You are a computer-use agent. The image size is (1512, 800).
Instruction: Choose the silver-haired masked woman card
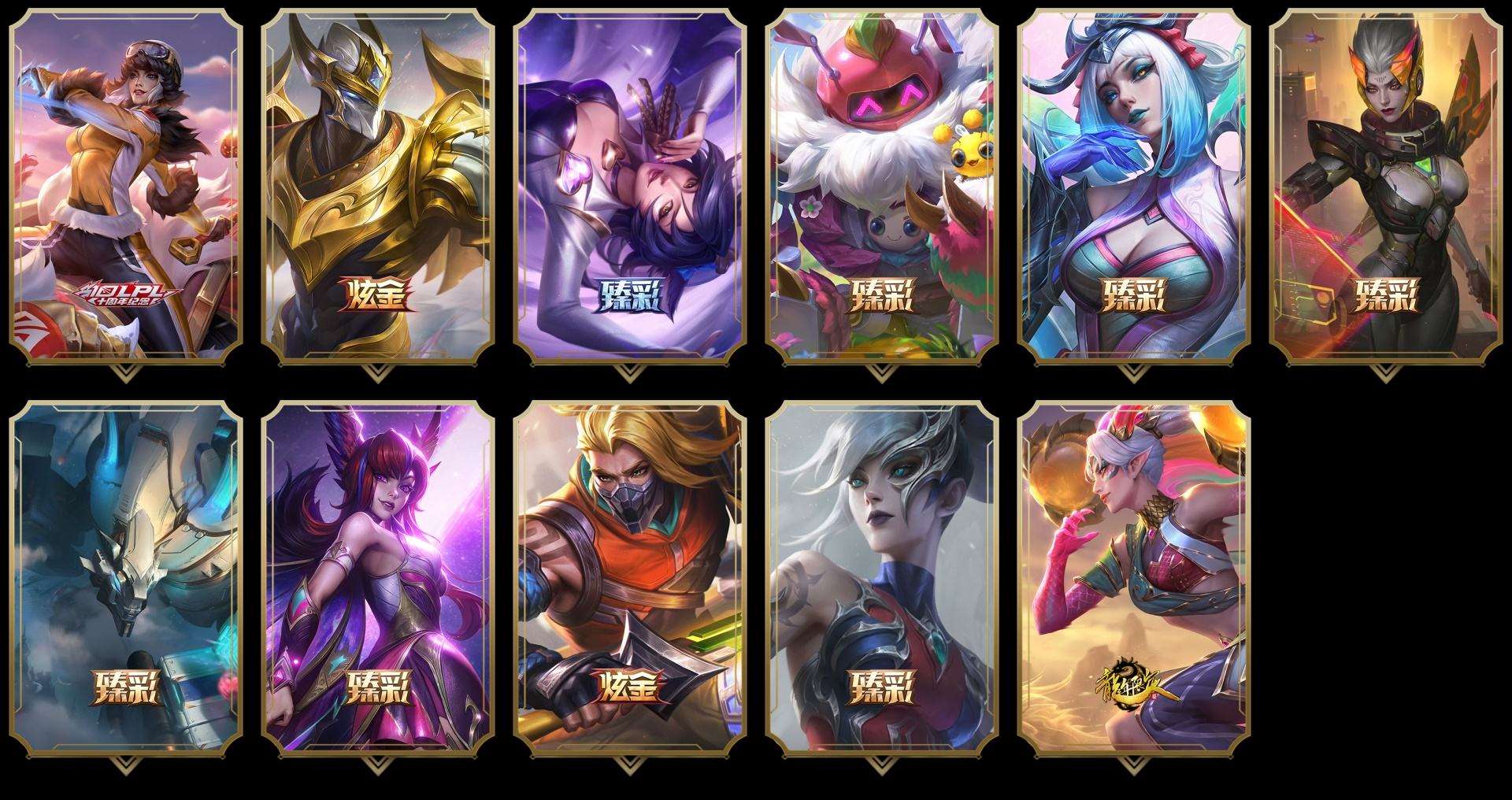click(x=882, y=579)
